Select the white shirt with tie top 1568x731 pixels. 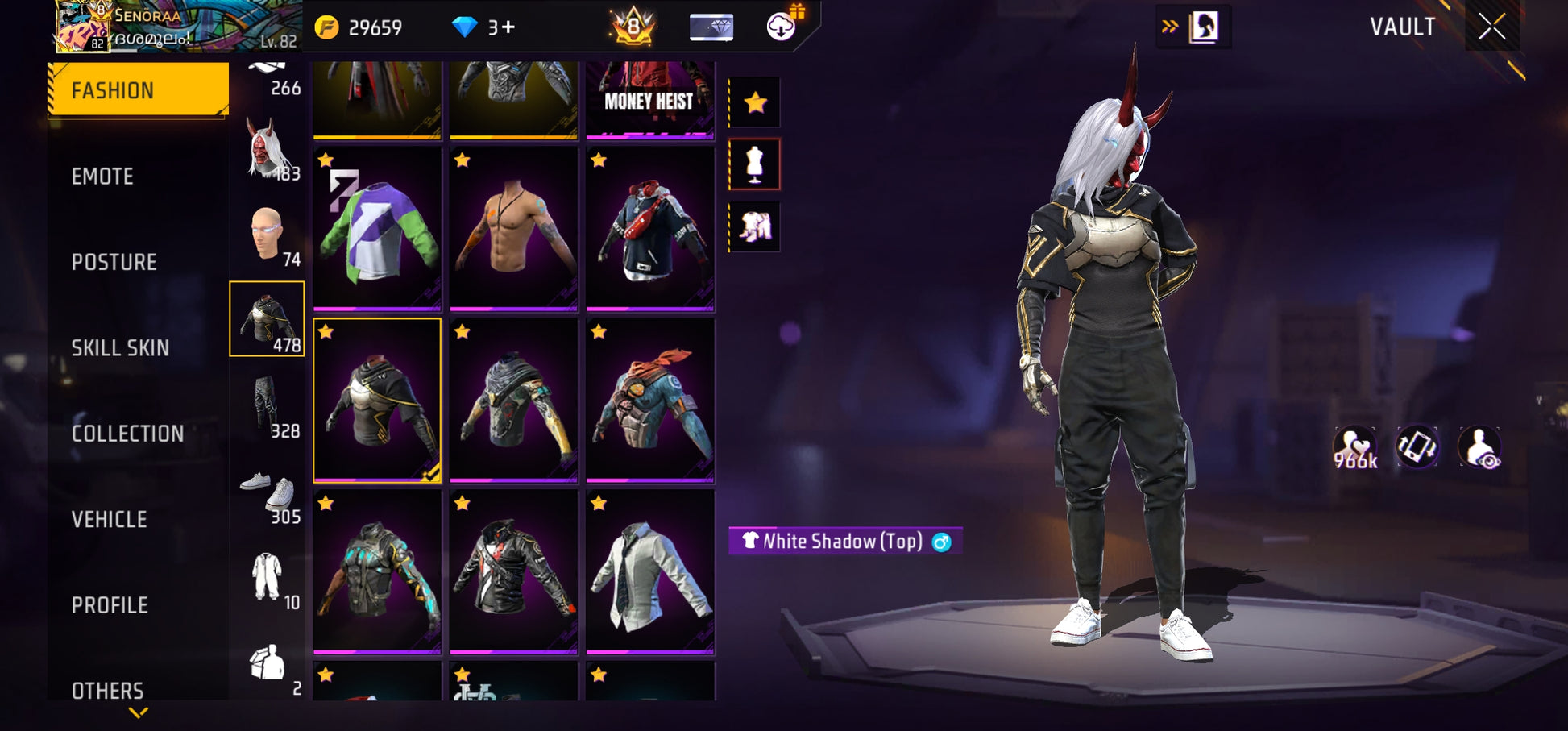pos(649,572)
